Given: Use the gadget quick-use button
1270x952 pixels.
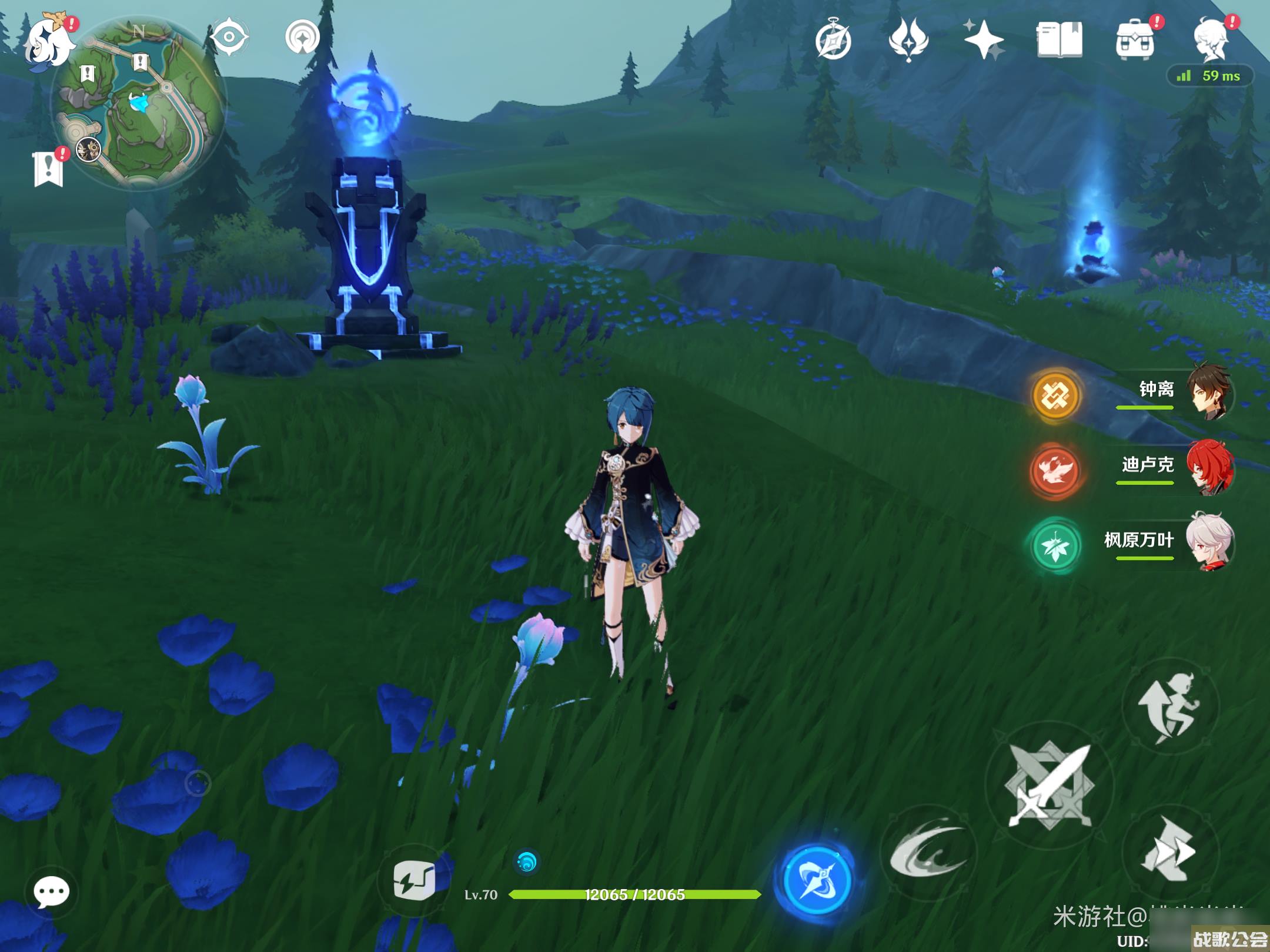Looking at the screenshot, I should click(415, 879).
